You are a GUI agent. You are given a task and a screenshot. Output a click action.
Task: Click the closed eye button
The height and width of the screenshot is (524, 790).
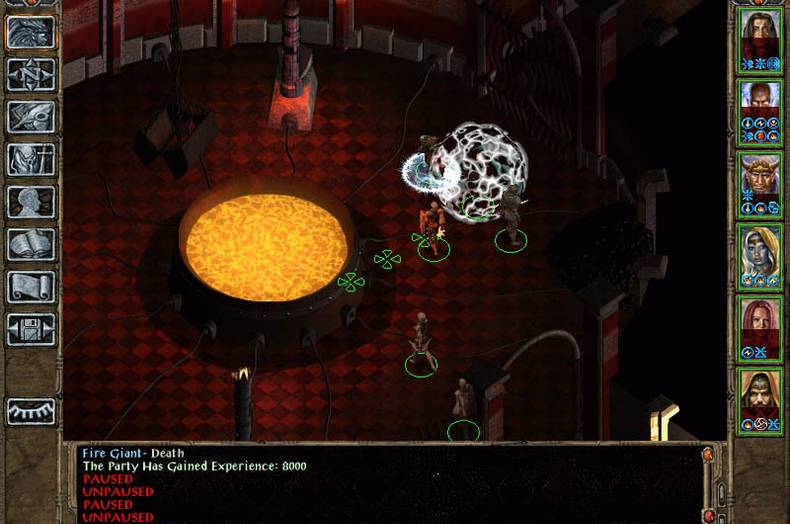tap(31, 412)
